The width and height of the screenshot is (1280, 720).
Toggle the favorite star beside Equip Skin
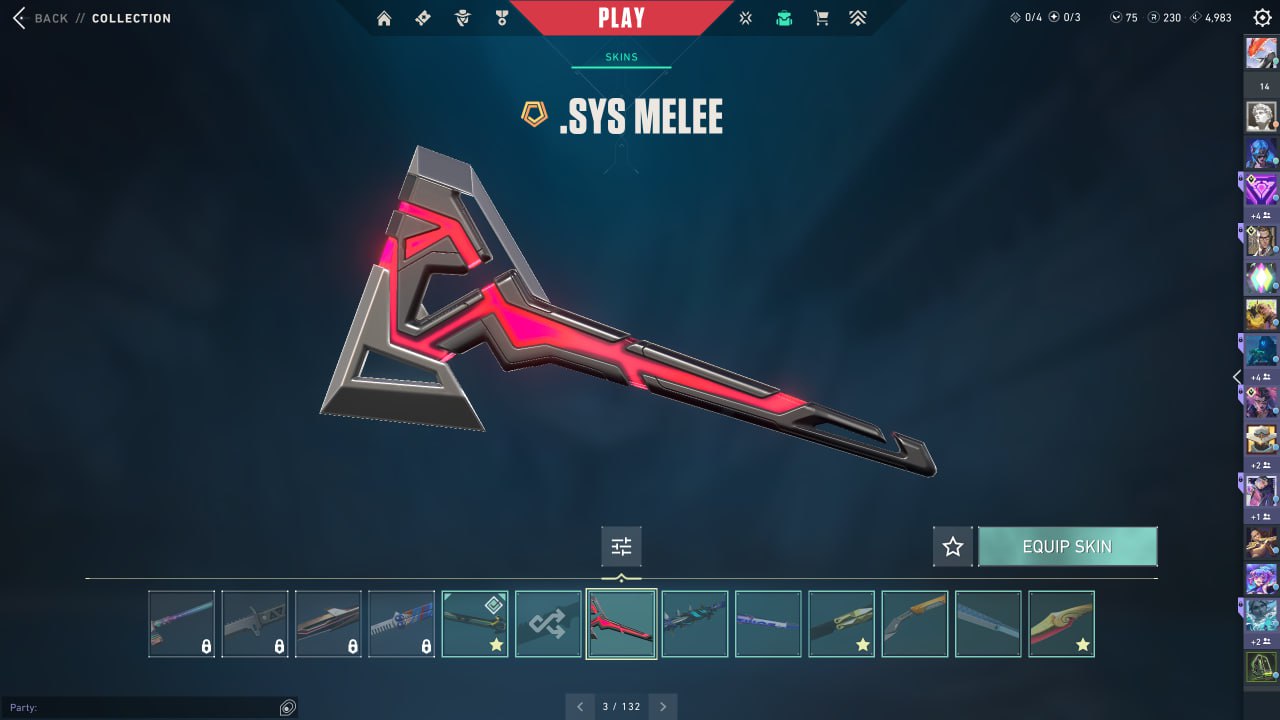pyautogui.click(x=953, y=547)
